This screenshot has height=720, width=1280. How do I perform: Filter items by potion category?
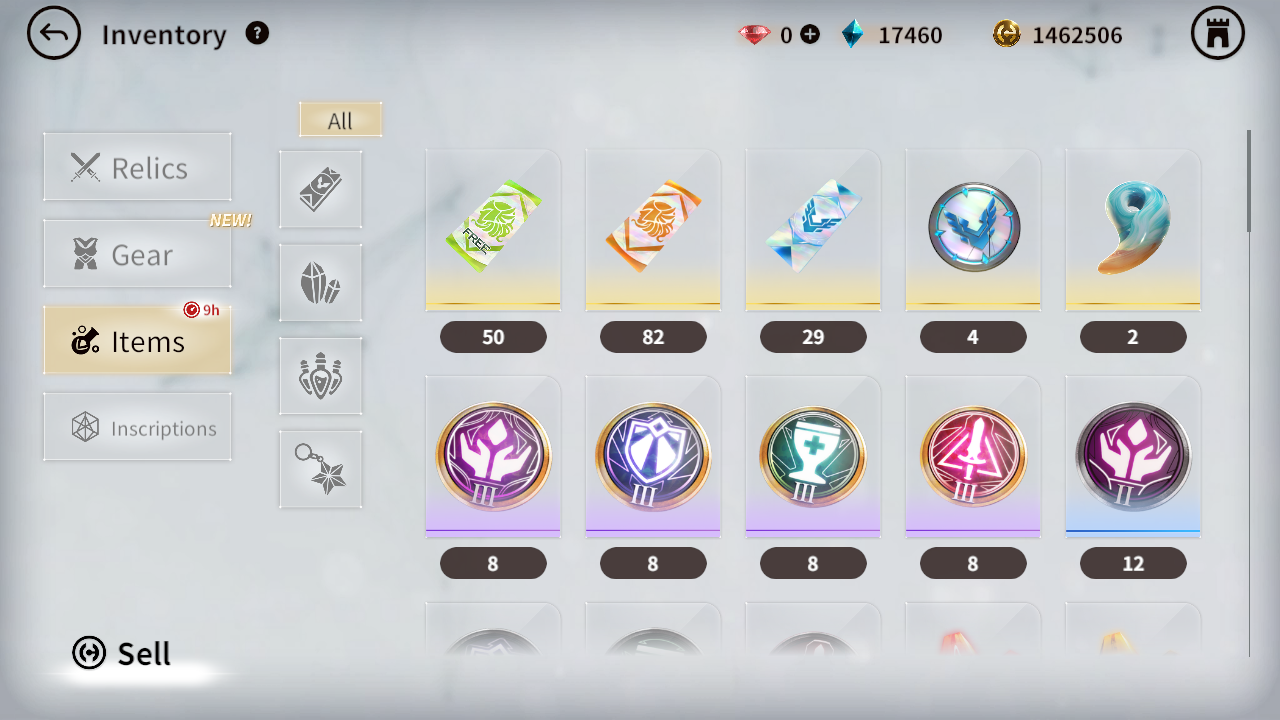321,376
